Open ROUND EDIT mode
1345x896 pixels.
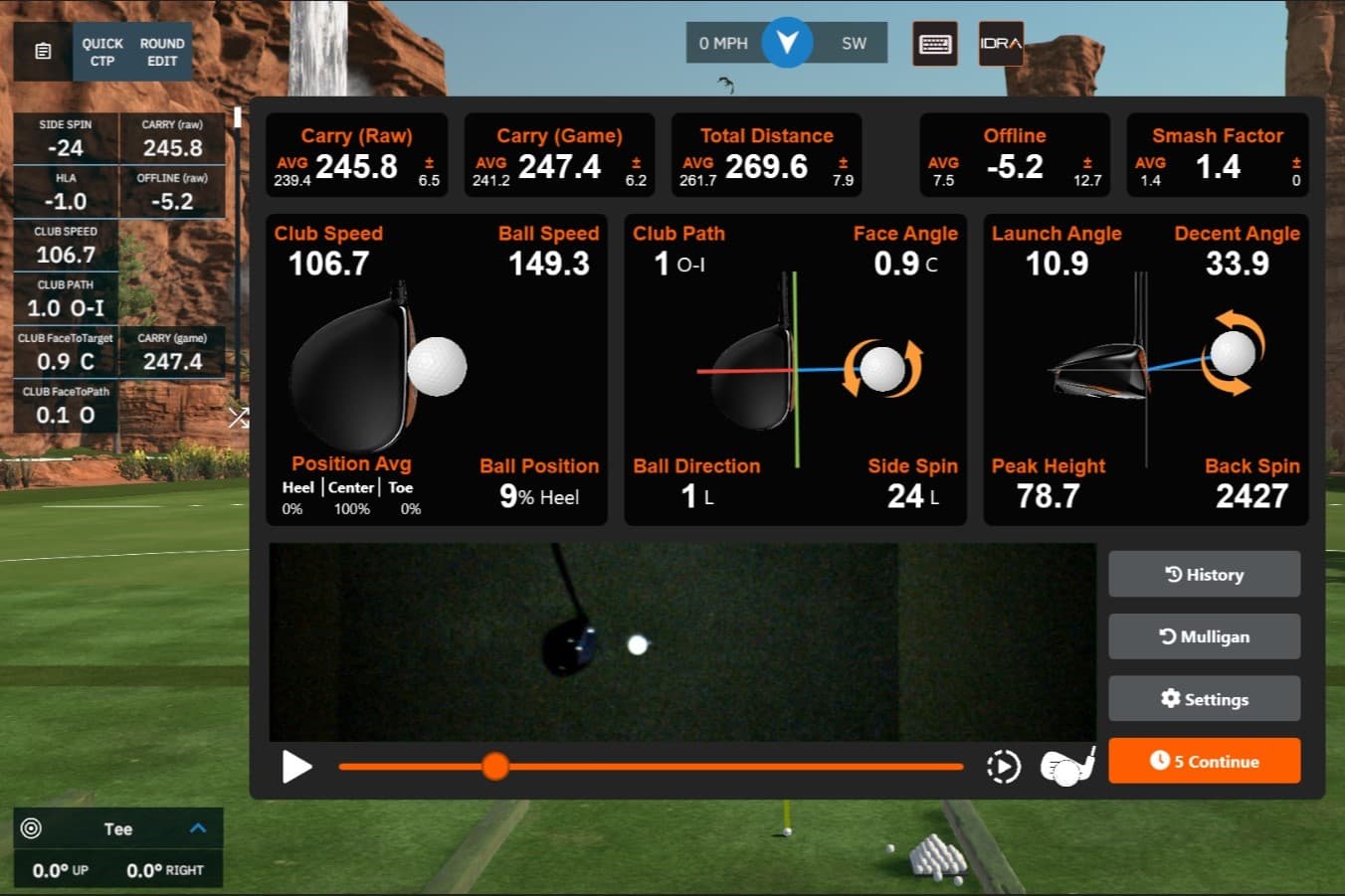(160, 51)
